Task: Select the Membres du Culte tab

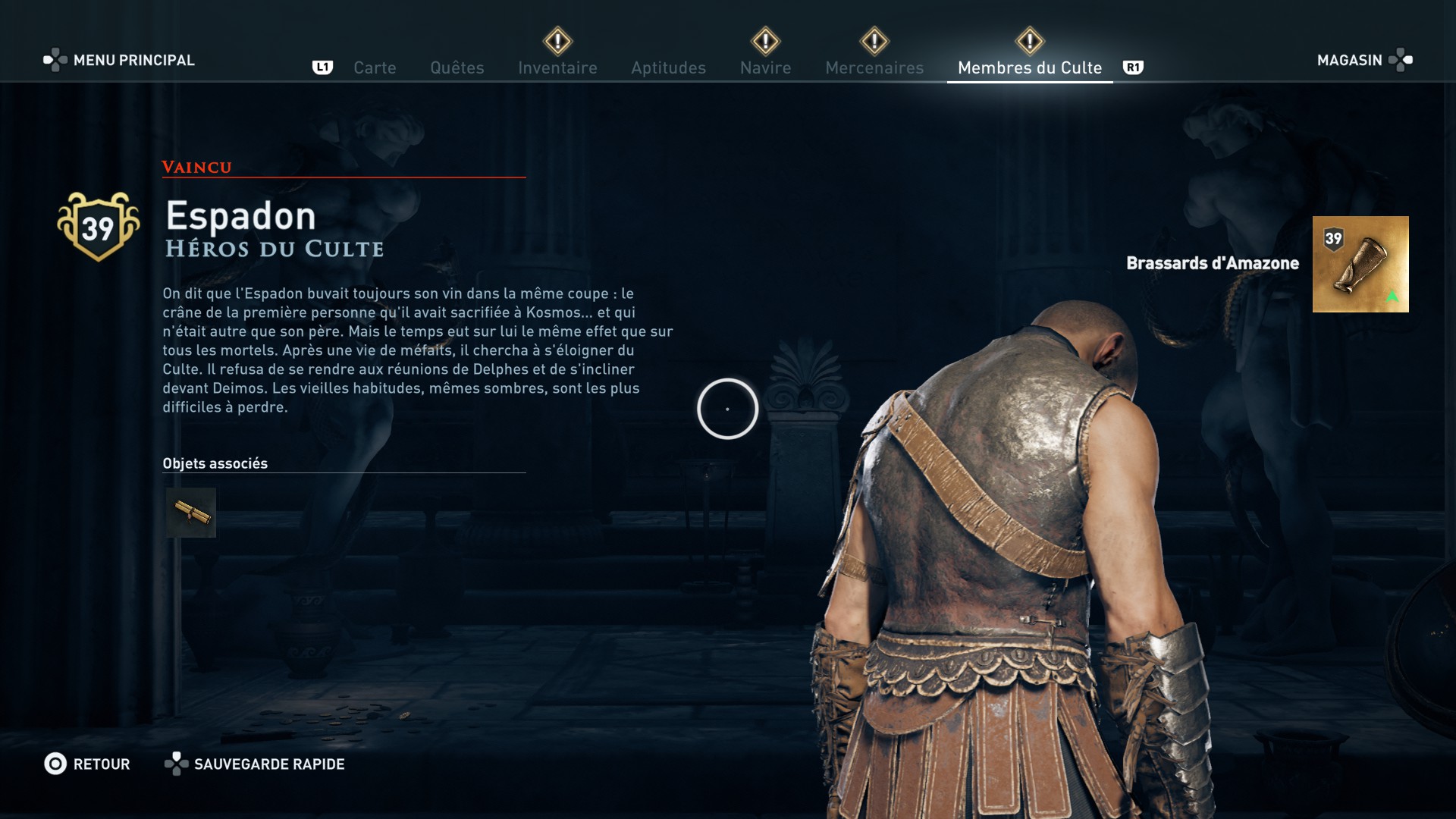Action: [1029, 68]
